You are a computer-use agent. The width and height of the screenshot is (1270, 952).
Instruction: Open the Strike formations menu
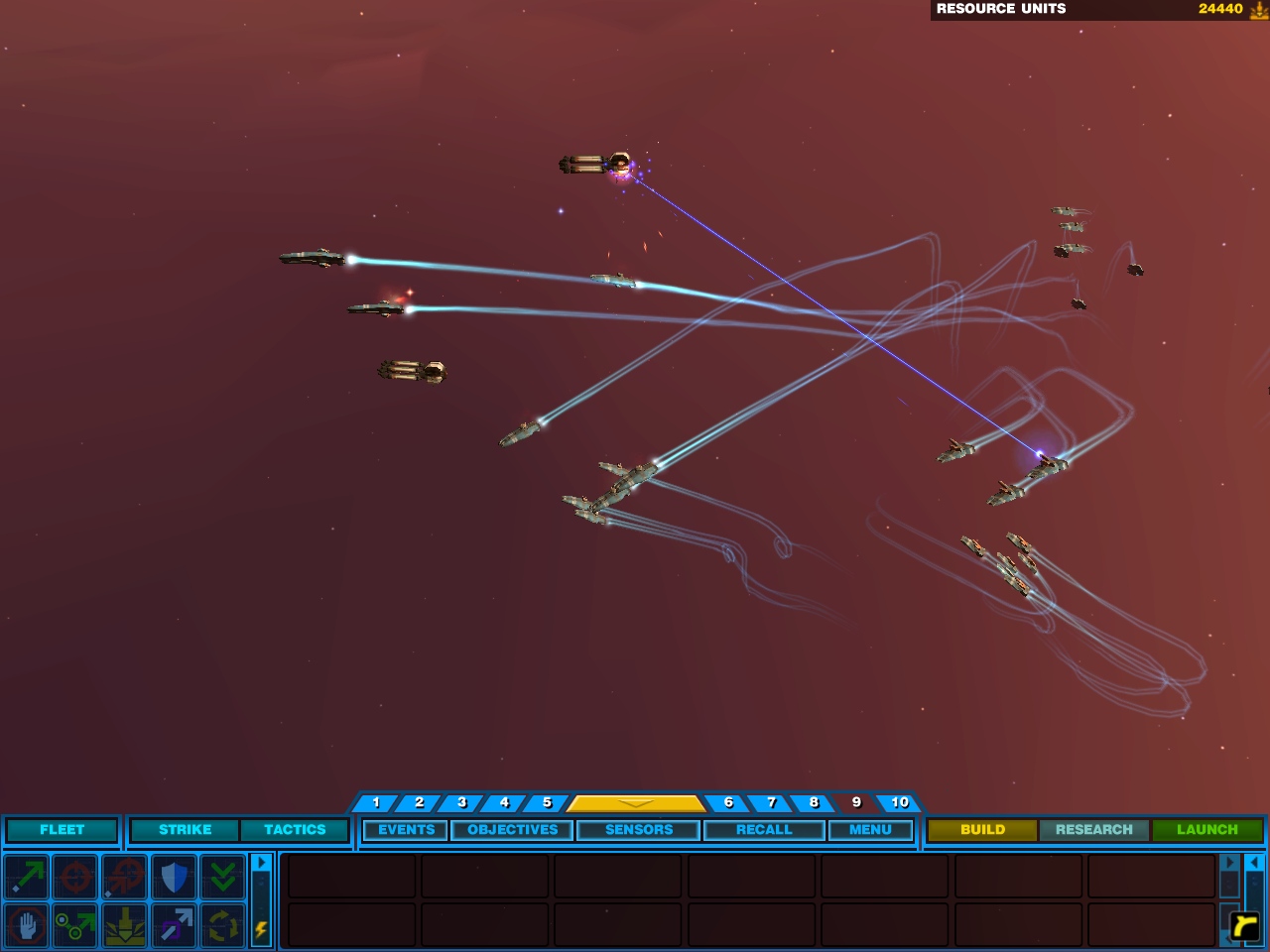tap(185, 830)
